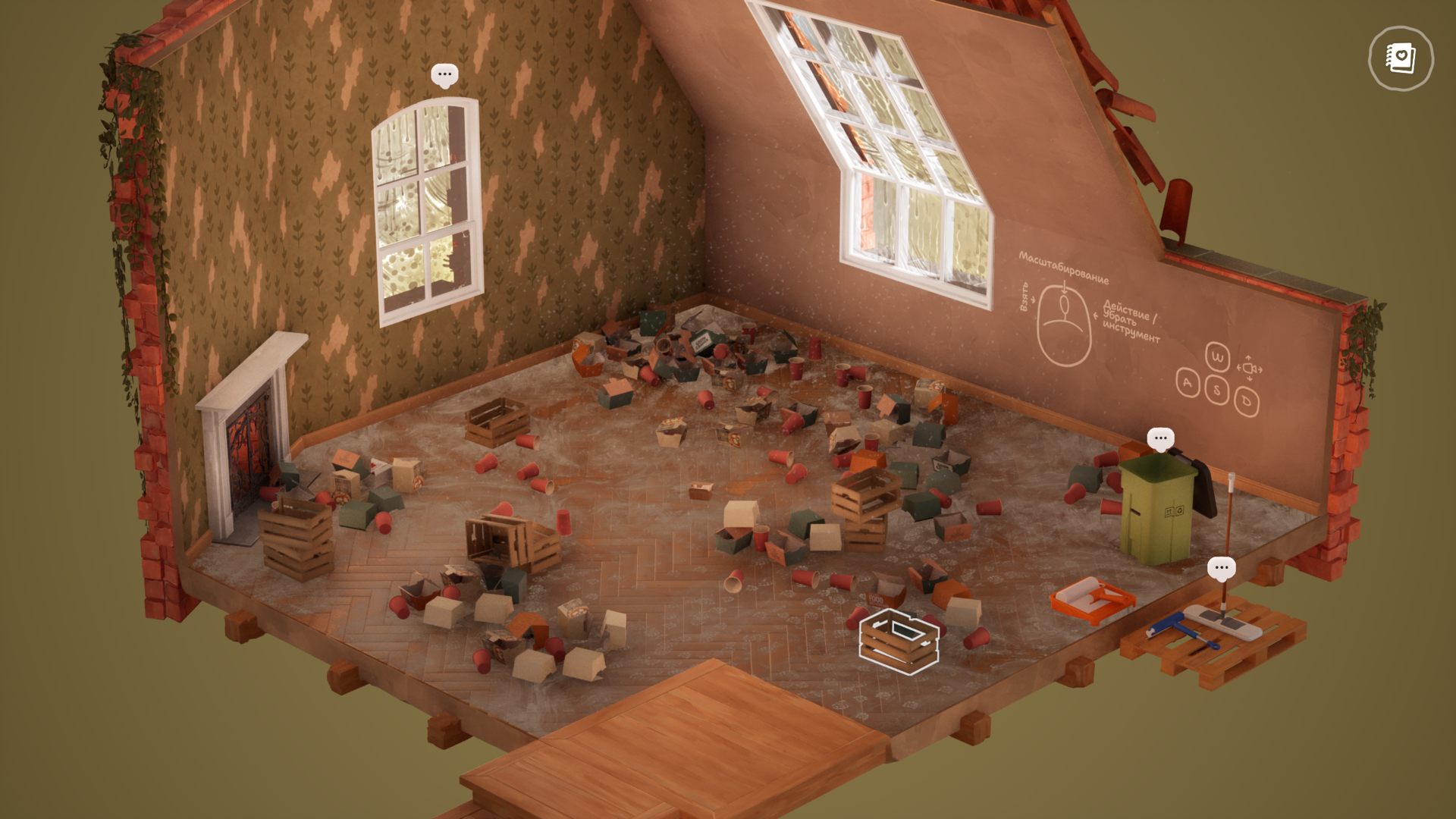
Task: Open the journal notebook icon
Action: (1401, 58)
